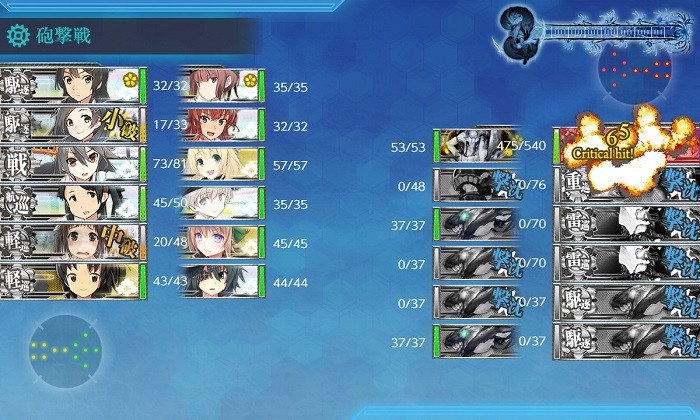Select the blonde ship card with 57/57 HP
Image resolution: width=700 pixels, height=420 pixels.
pos(222,164)
